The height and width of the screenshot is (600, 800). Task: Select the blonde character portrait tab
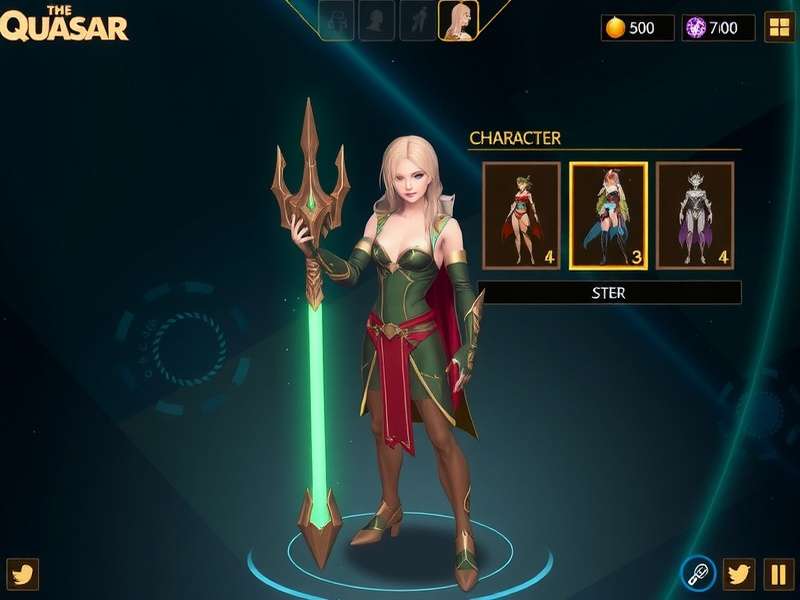(x=458, y=20)
